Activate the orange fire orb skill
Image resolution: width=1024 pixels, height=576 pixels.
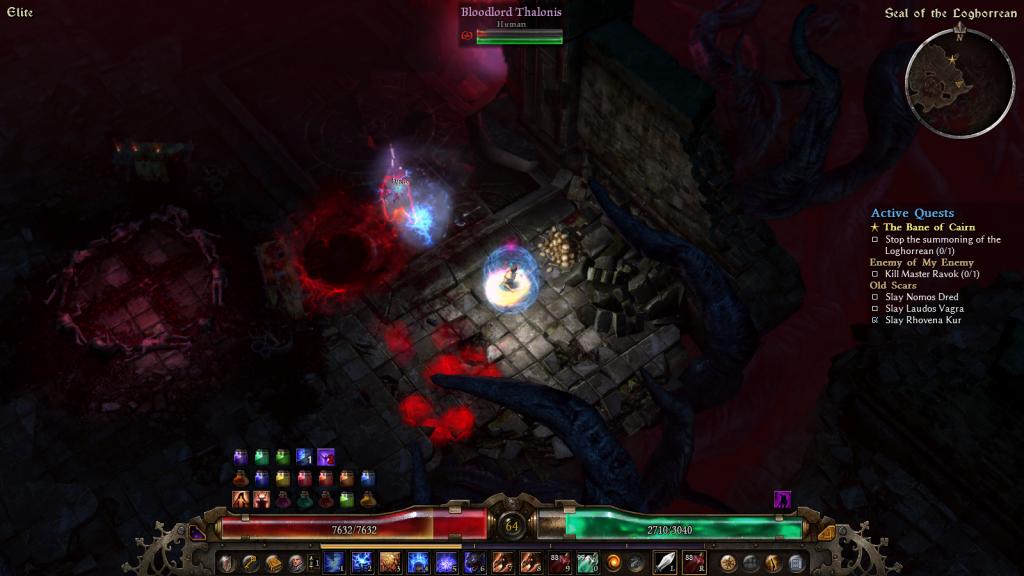614,562
